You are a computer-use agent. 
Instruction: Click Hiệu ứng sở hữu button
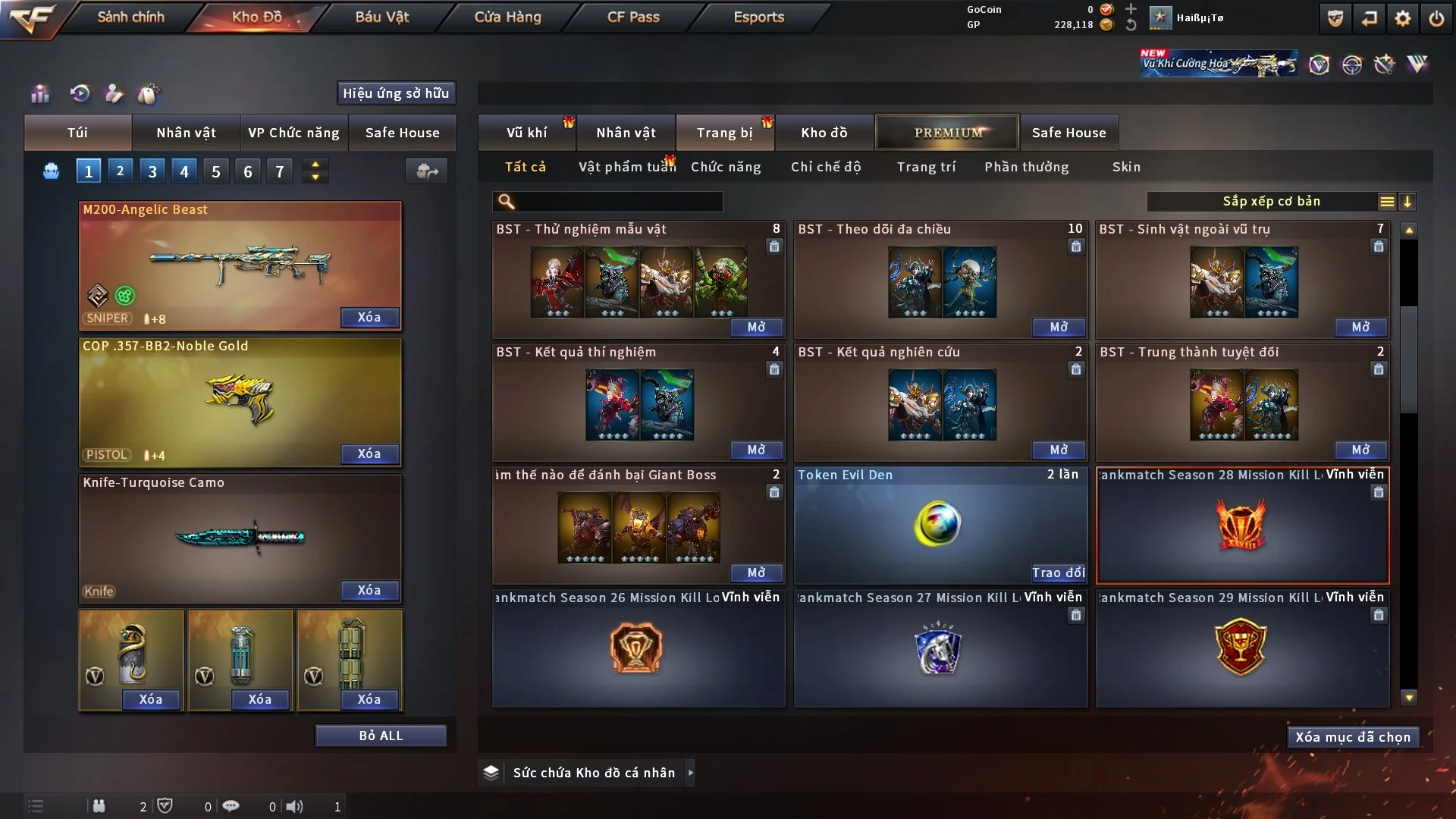(x=396, y=93)
